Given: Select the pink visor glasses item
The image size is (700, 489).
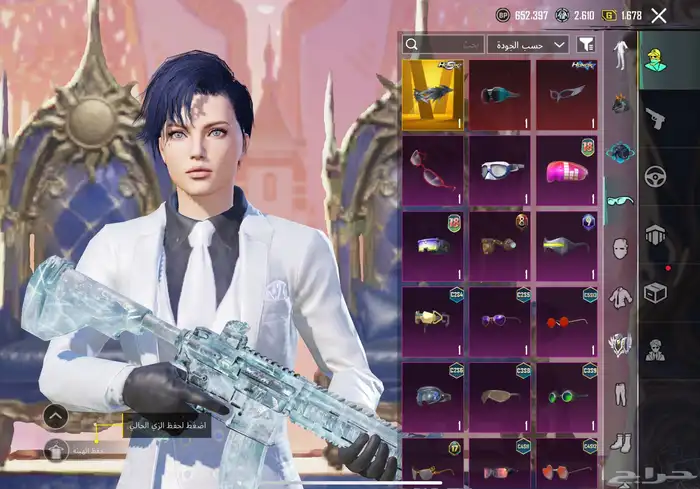Looking at the screenshot, I should point(567,170).
